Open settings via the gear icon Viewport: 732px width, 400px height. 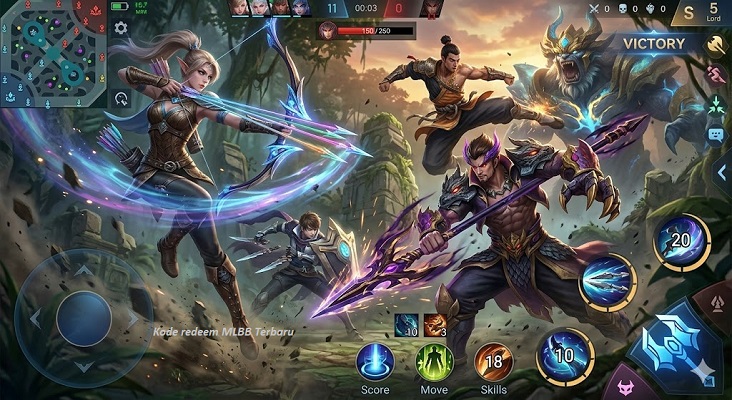[x=121, y=28]
